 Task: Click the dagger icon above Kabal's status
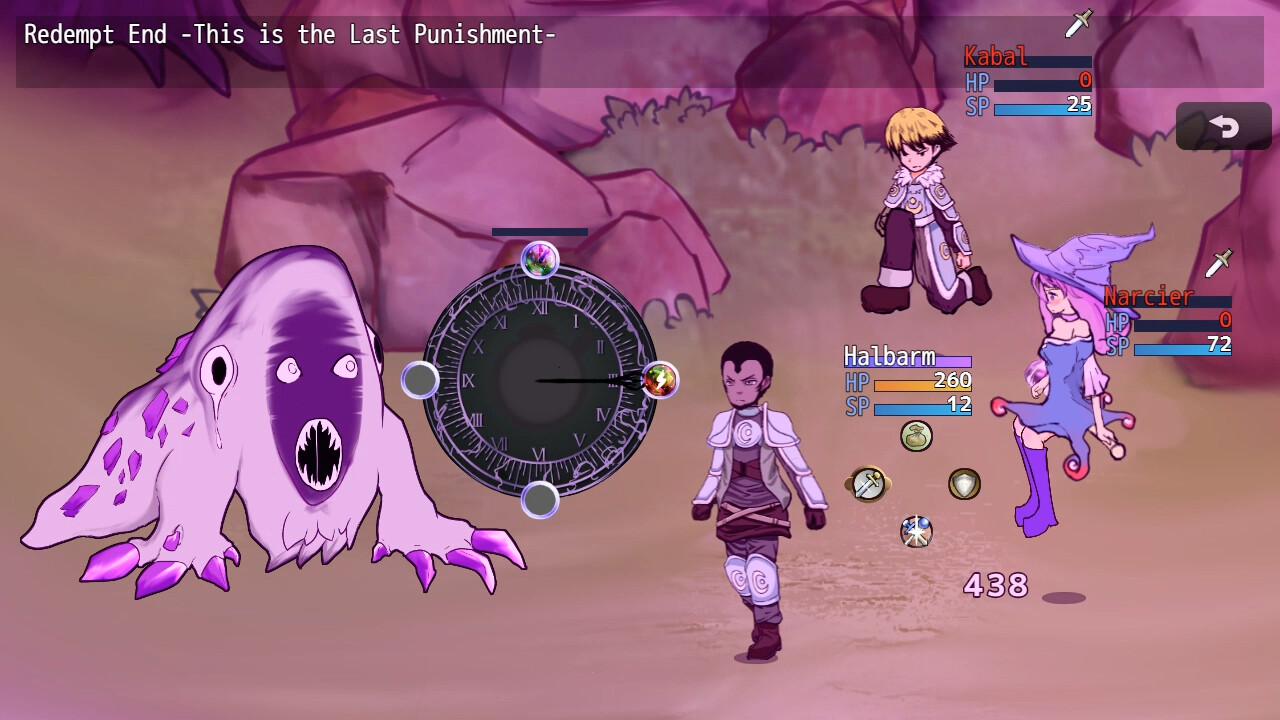1078,20
